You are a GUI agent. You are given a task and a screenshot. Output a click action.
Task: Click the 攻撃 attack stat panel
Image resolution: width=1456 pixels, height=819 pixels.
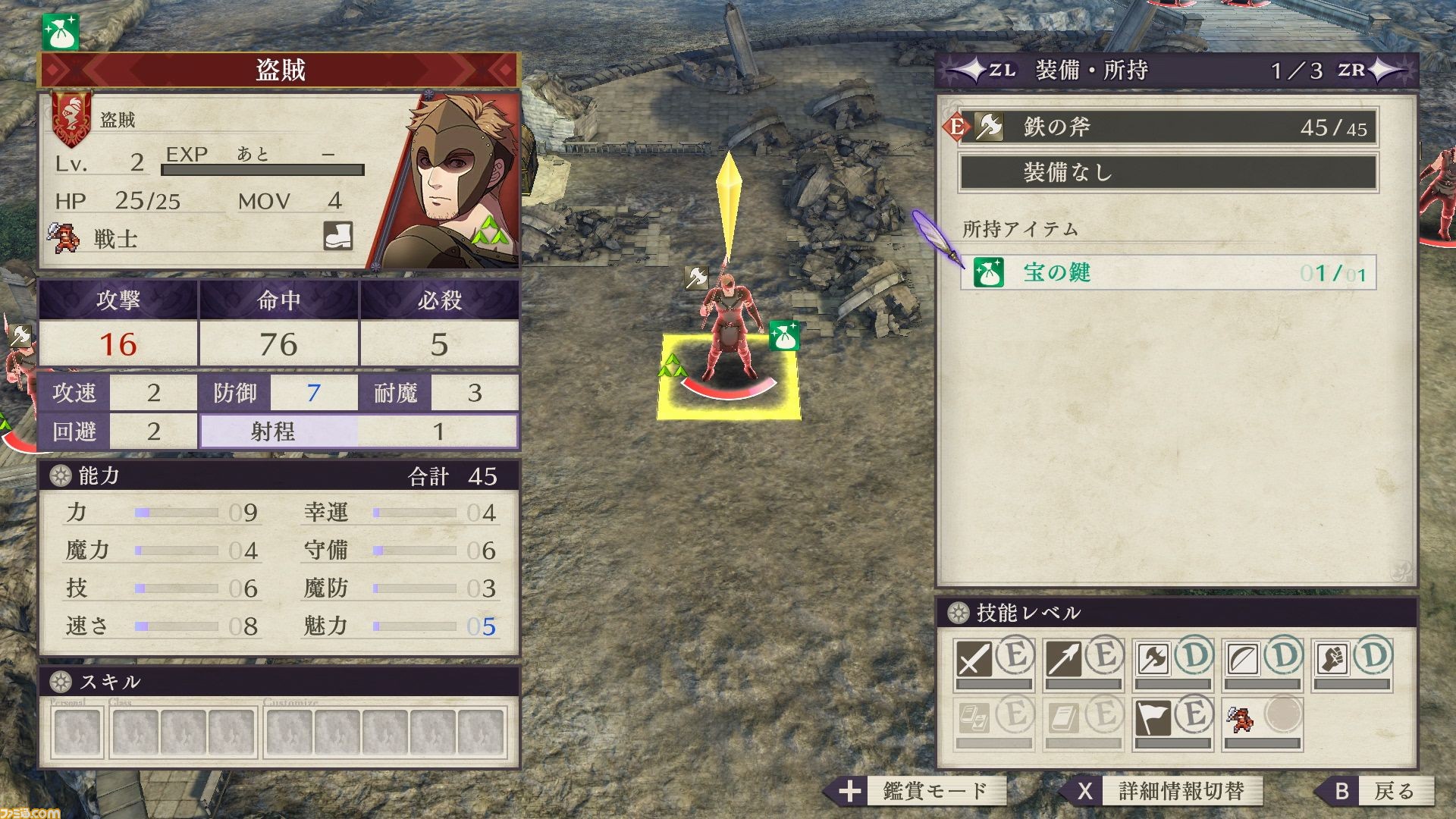pos(118,324)
